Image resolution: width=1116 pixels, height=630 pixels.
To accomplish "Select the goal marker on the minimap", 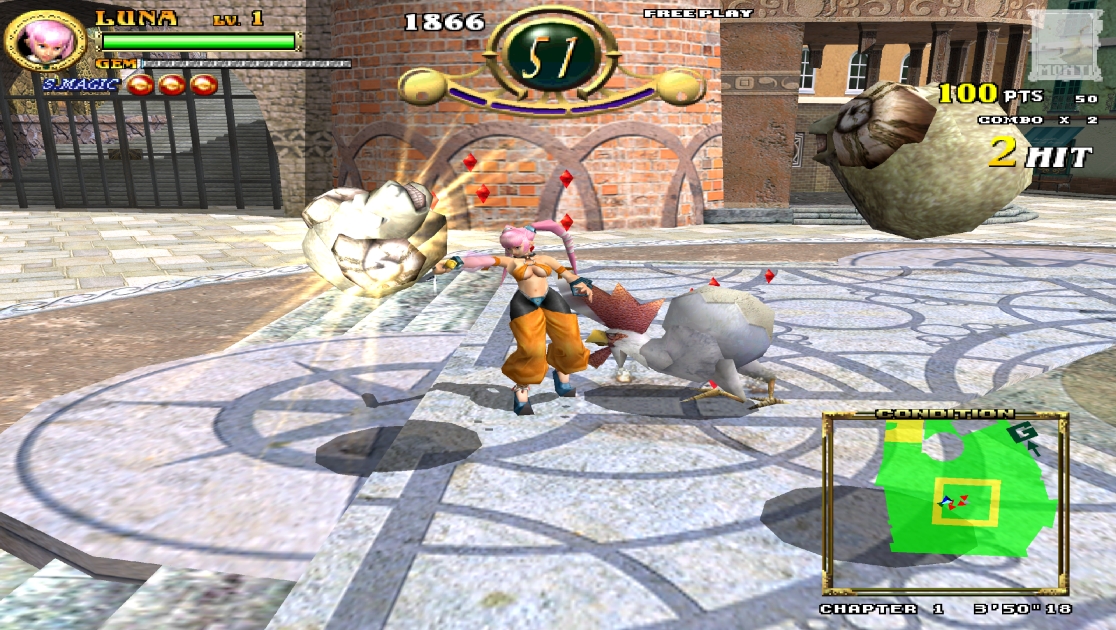I will (1021, 434).
